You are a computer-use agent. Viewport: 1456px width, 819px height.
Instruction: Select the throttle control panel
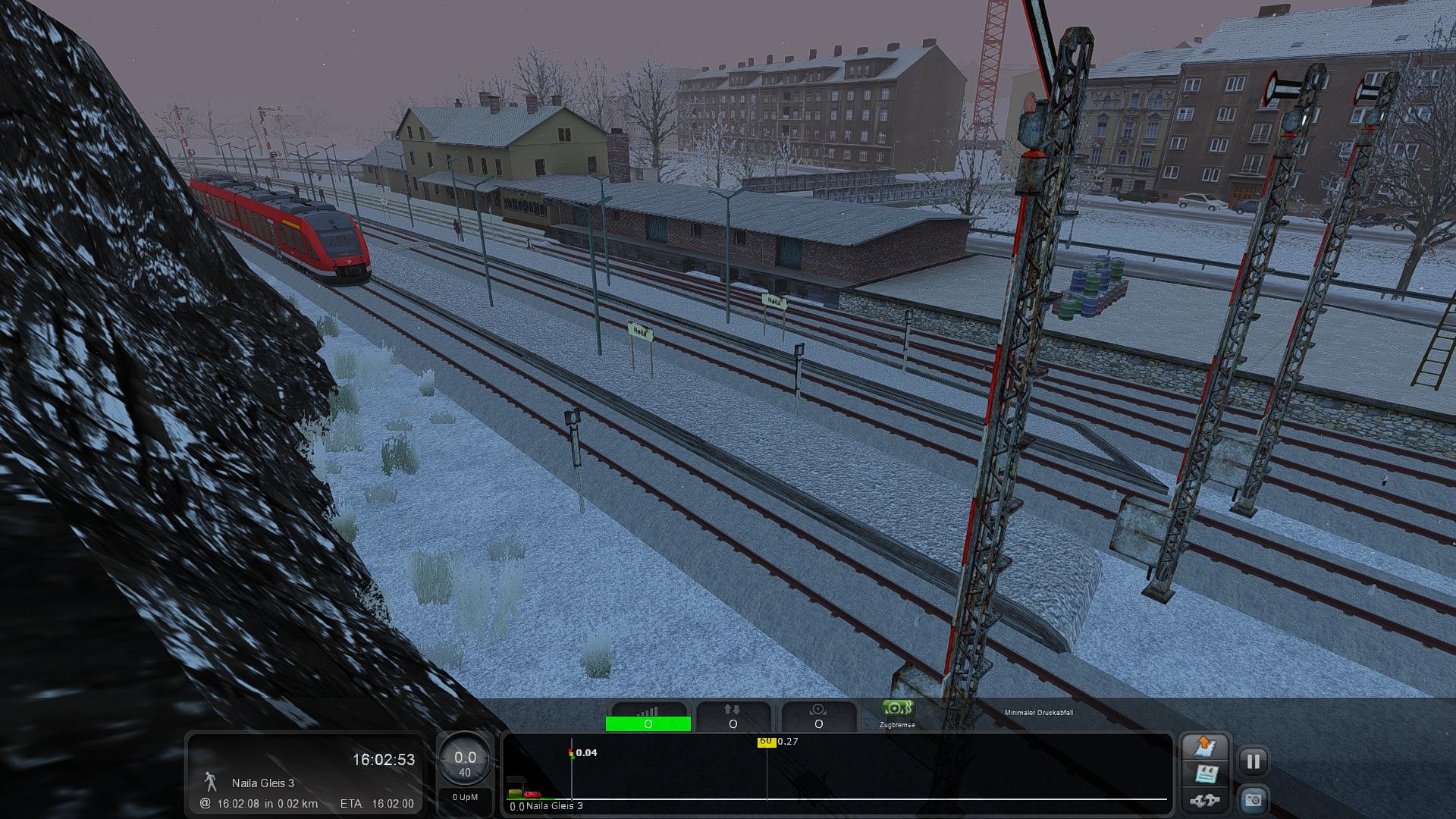click(x=648, y=717)
